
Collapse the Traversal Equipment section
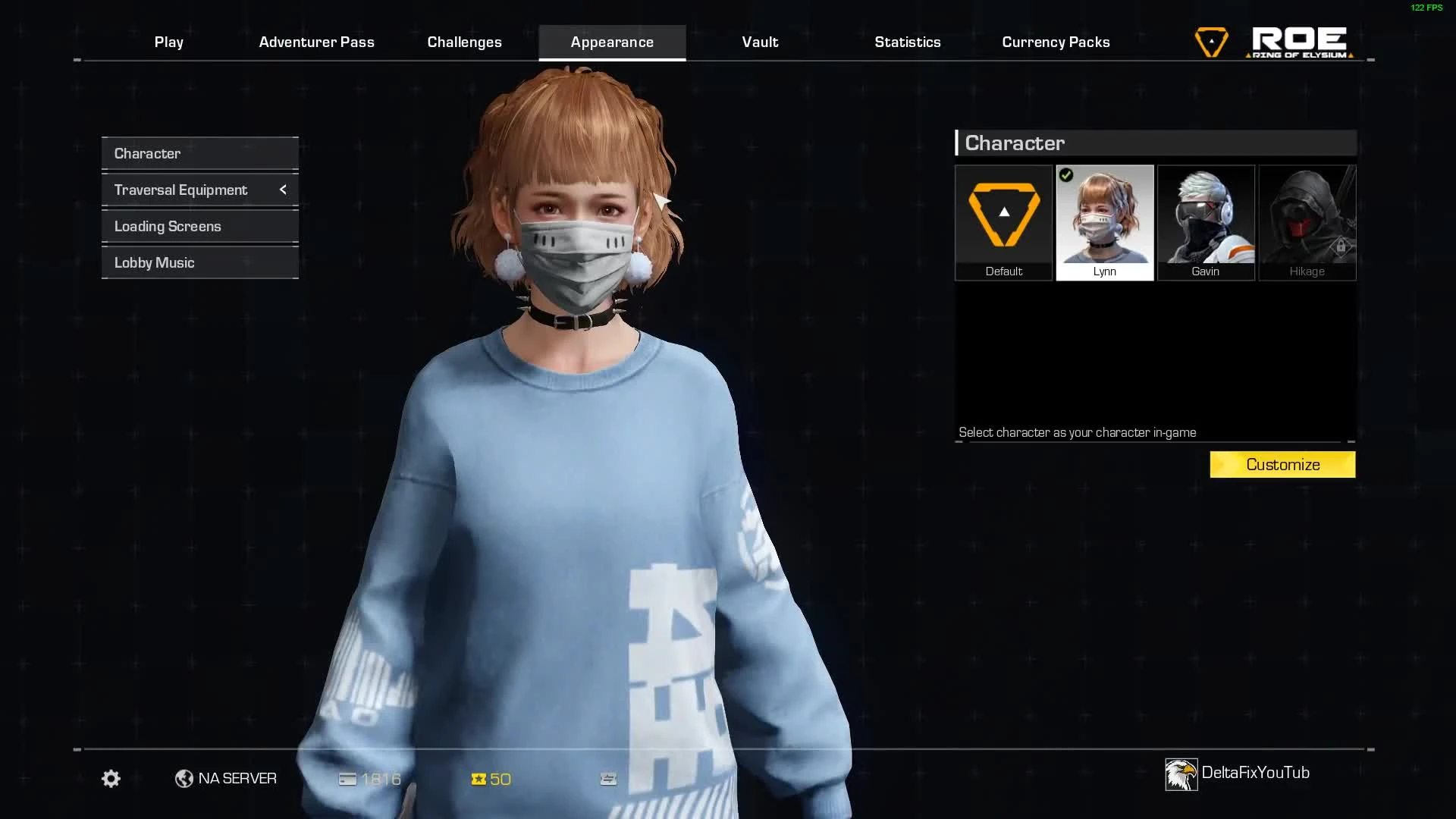point(283,190)
